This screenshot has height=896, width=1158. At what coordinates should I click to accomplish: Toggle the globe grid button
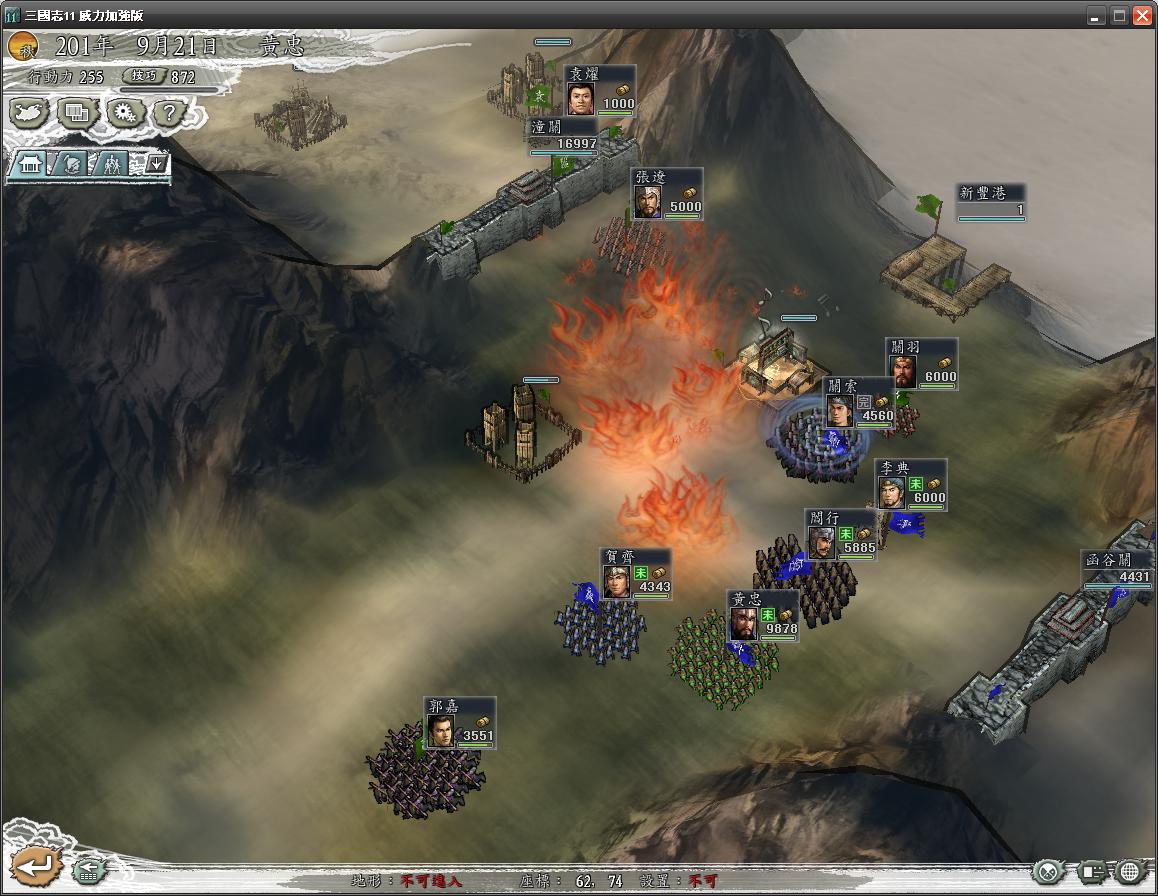[x=1132, y=871]
